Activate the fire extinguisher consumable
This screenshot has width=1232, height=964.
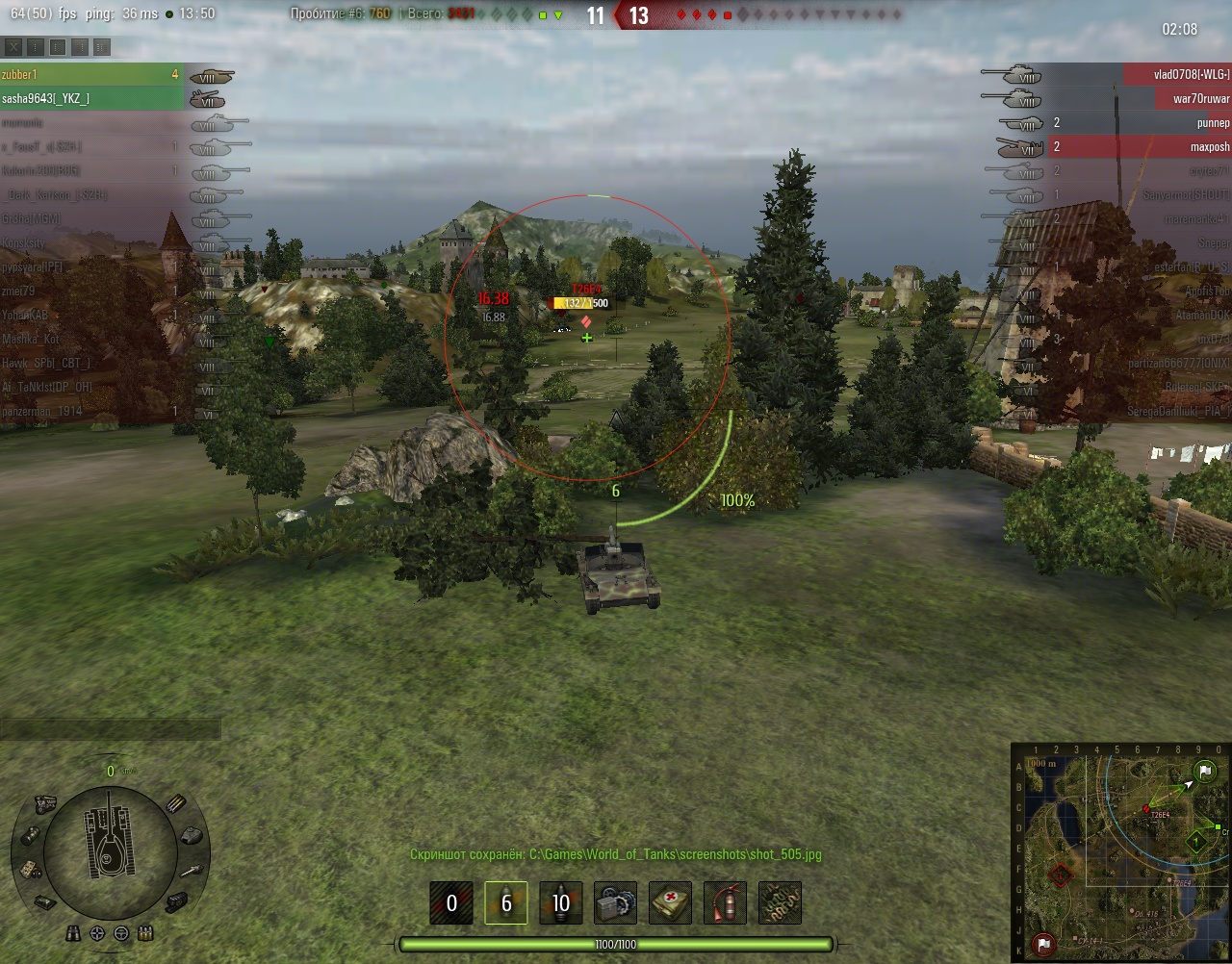pyautogui.click(x=725, y=903)
